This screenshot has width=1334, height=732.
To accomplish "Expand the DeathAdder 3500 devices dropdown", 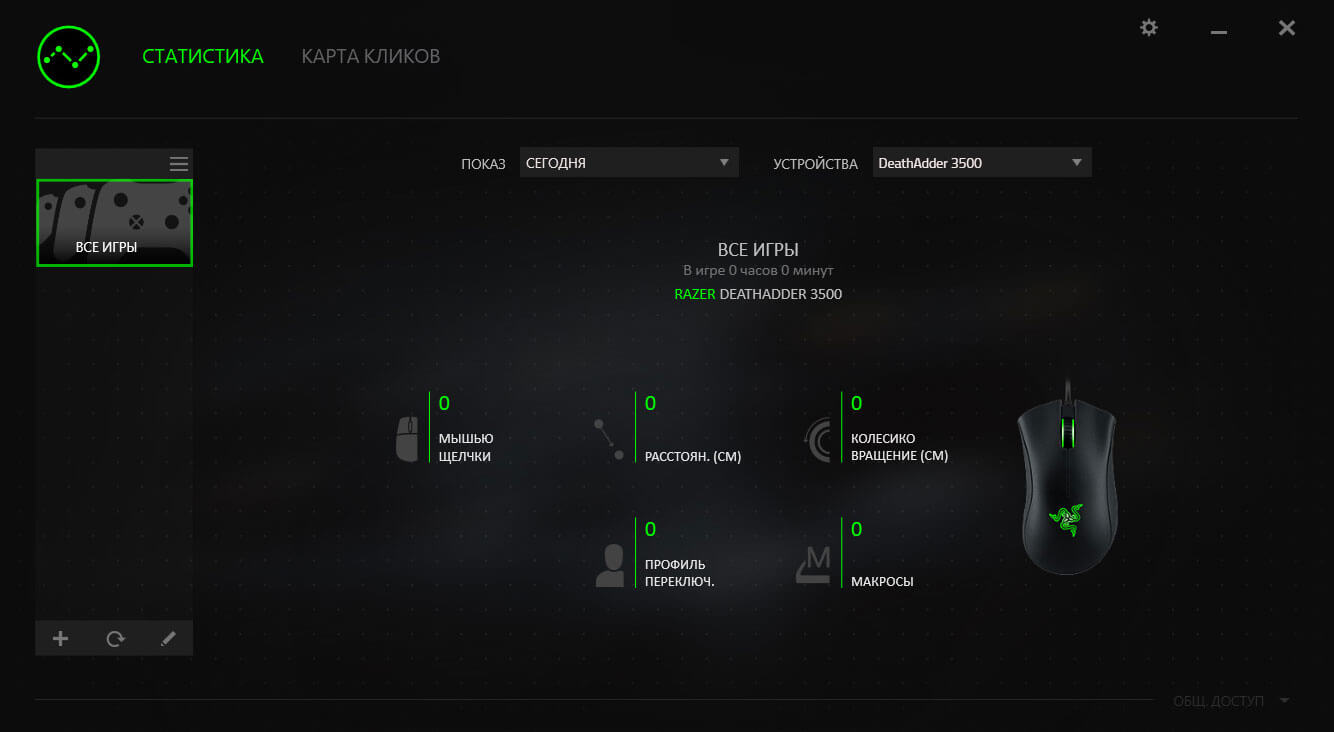I will 981,162.
